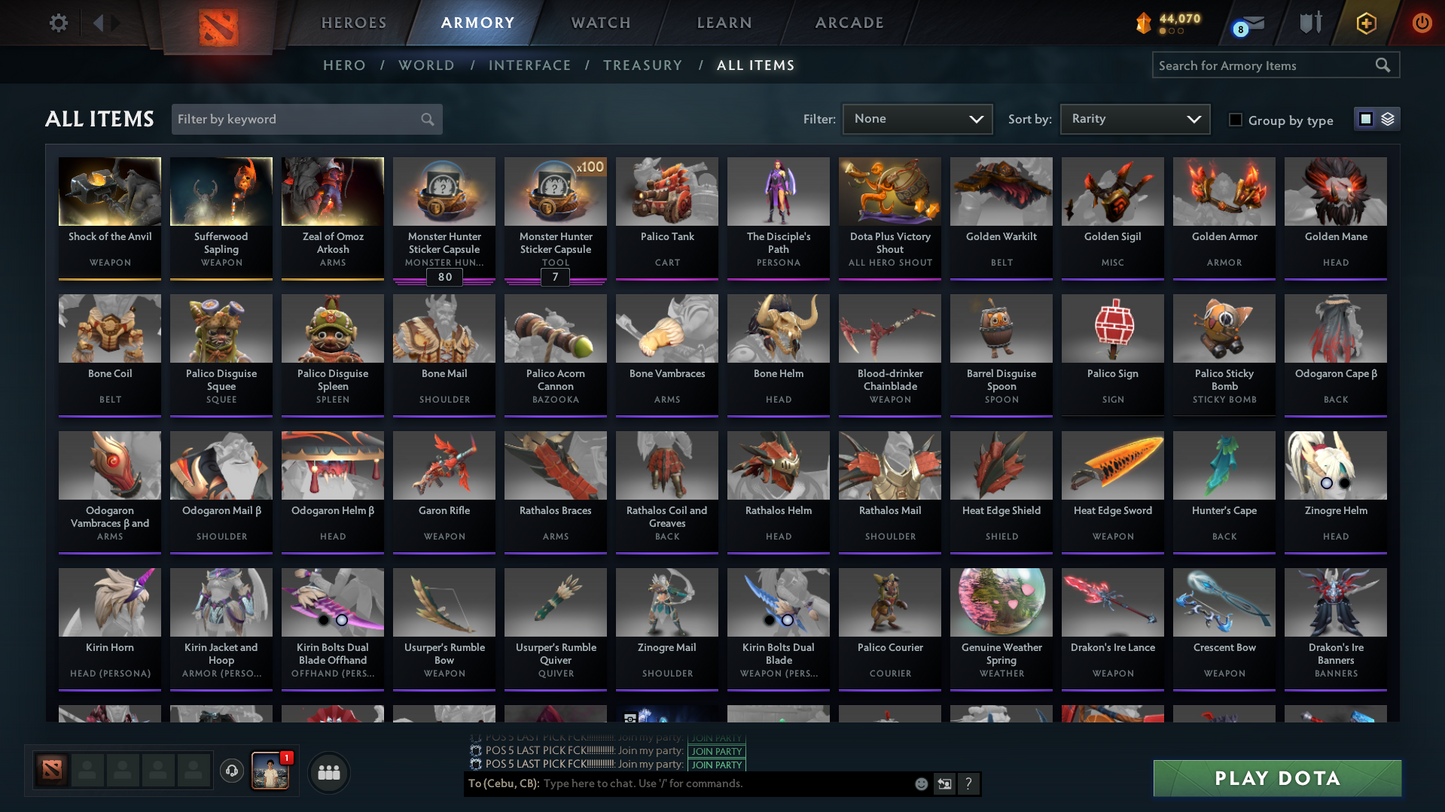Click the headphone voice icon near party slots
The height and width of the screenshot is (812, 1445).
point(232,770)
